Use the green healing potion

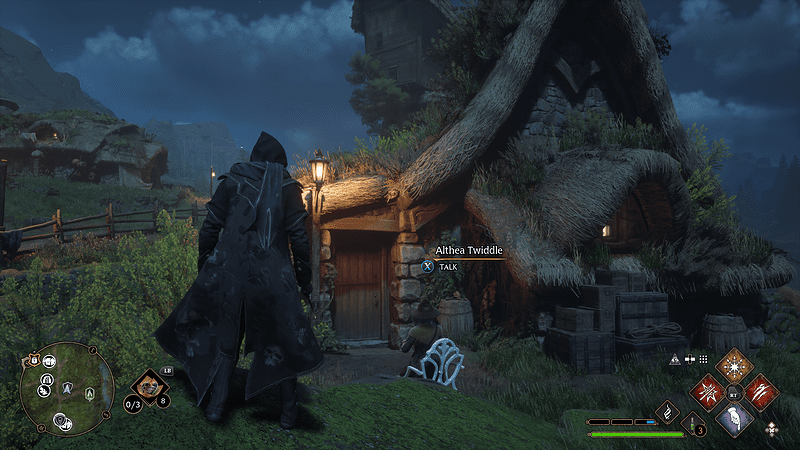(x=694, y=425)
